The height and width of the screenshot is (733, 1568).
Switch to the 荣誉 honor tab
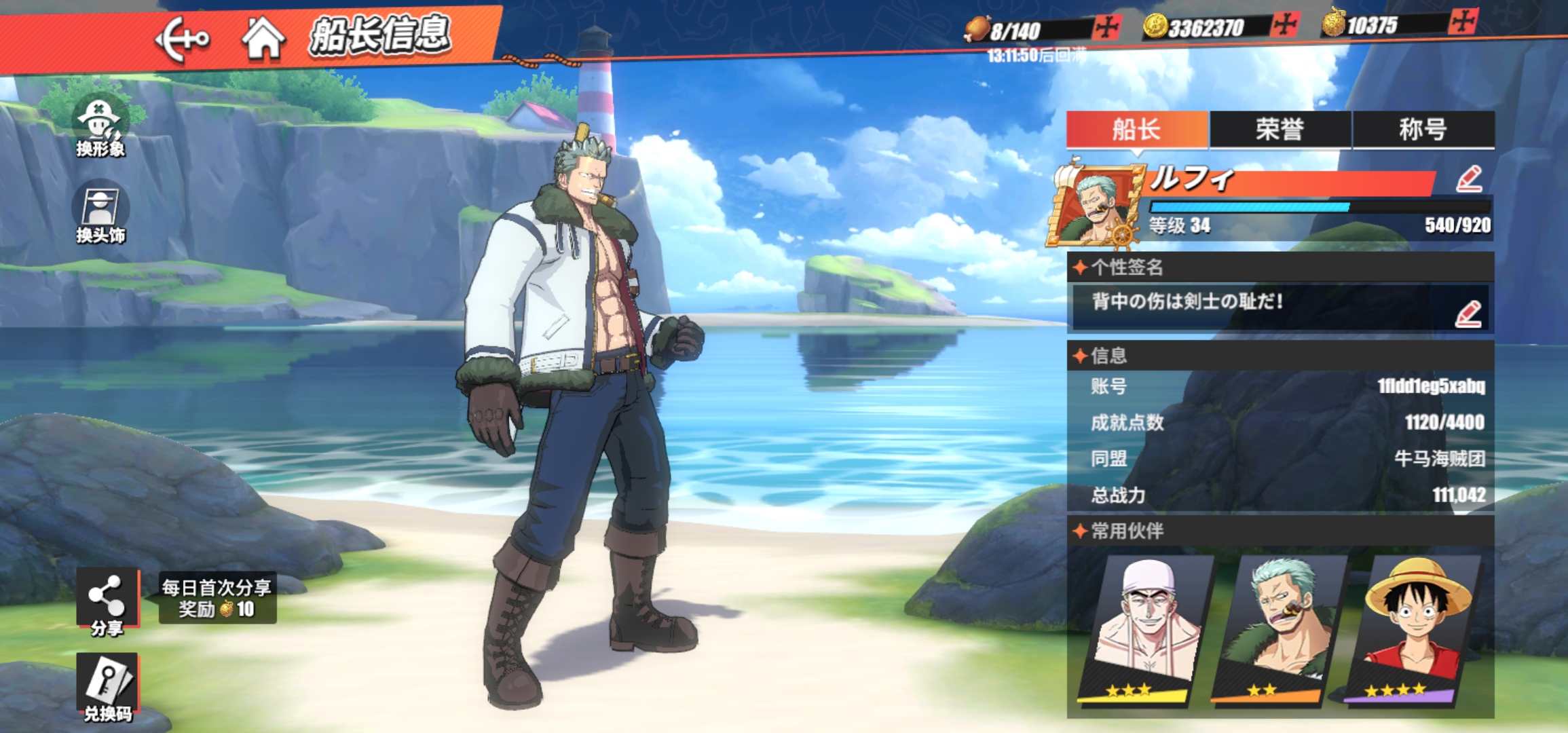[1280, 129]
